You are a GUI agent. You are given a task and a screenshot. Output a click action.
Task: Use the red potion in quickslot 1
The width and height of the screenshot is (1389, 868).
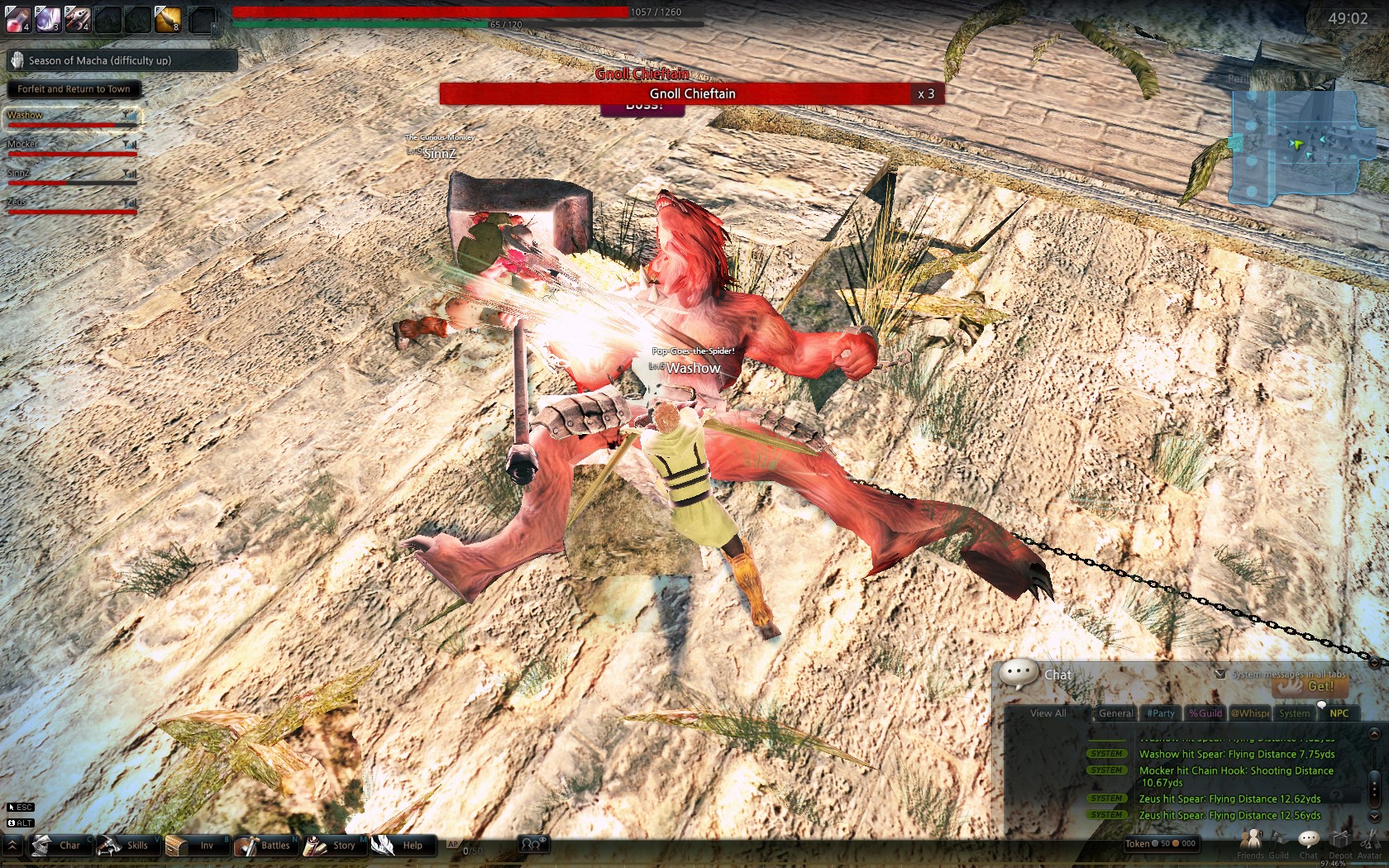pyautogui.click(x=17, y=18)
